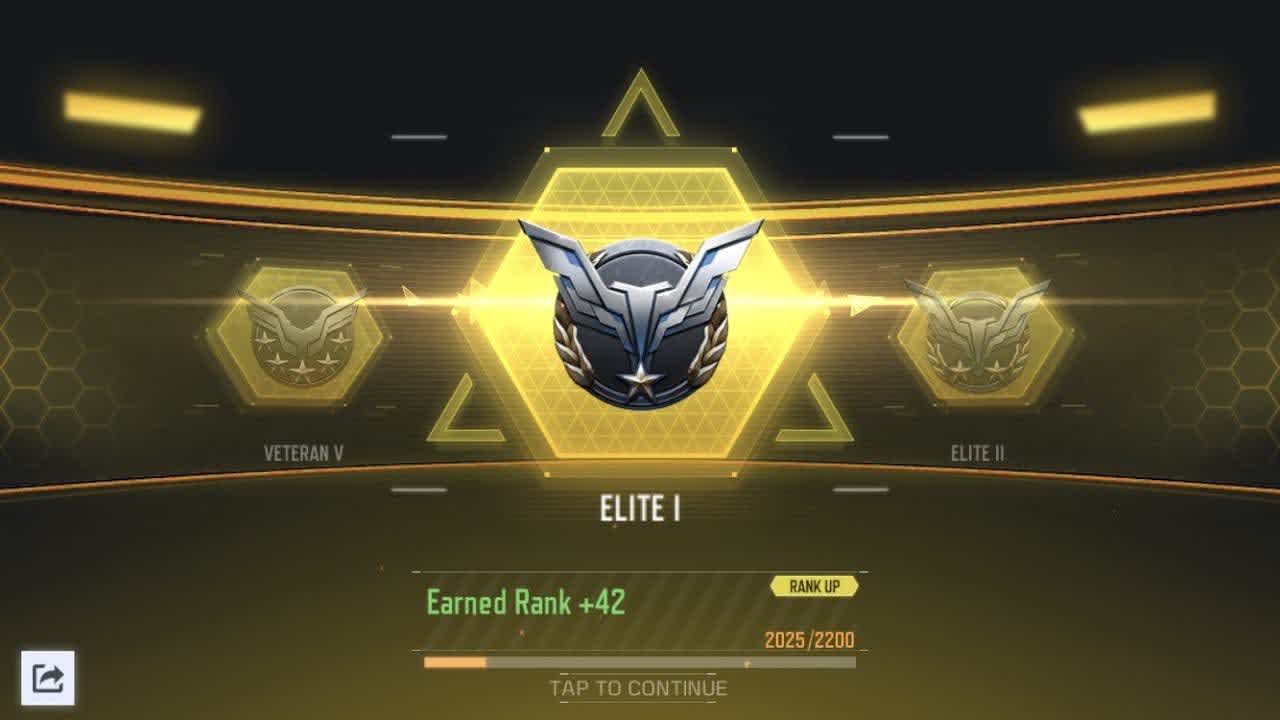1280x720 pixels.
Task: Click the Earned Rank +42 text
Action: tap(525, 603)
